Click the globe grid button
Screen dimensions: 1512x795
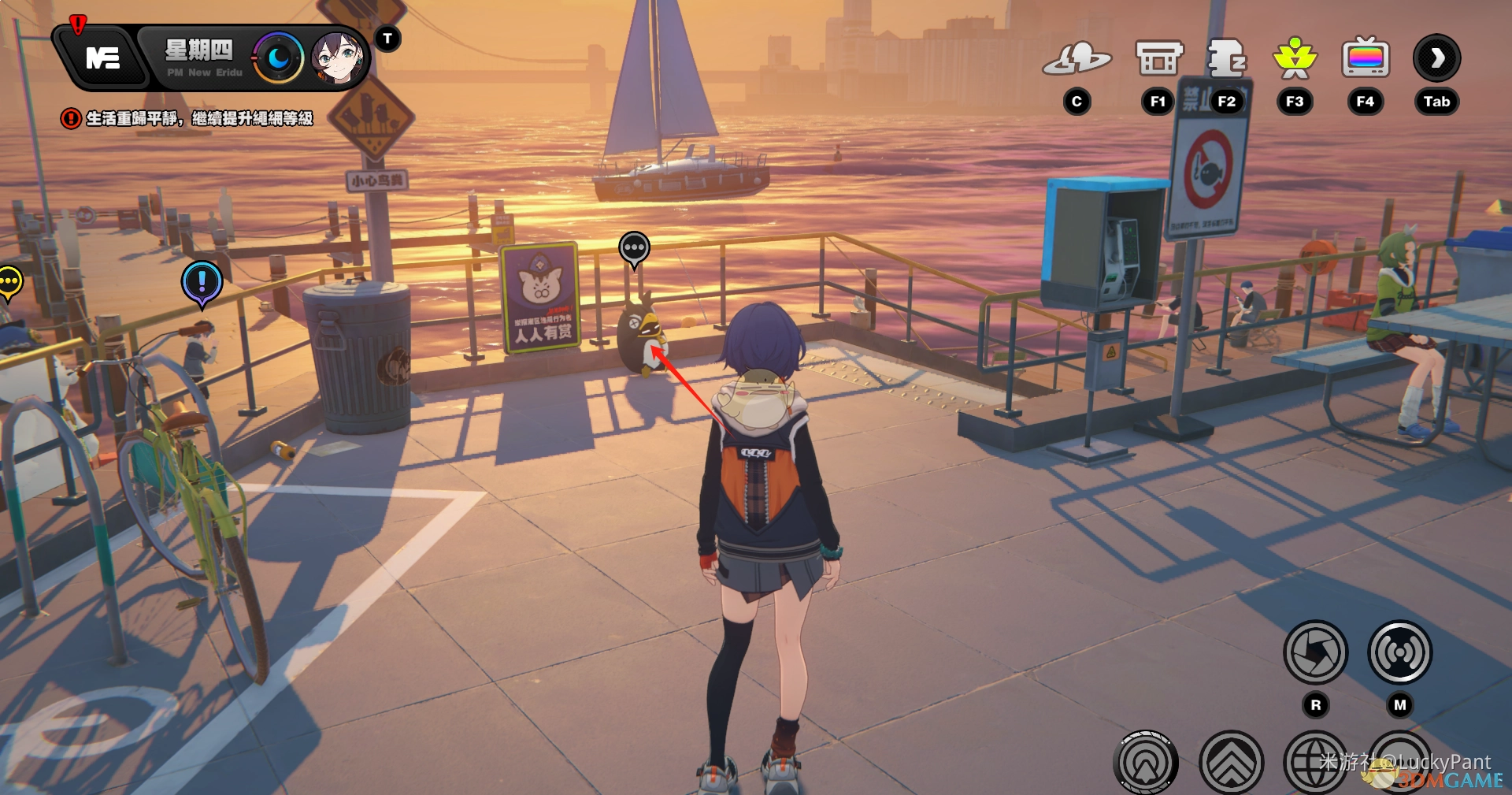coord(1314,763)
